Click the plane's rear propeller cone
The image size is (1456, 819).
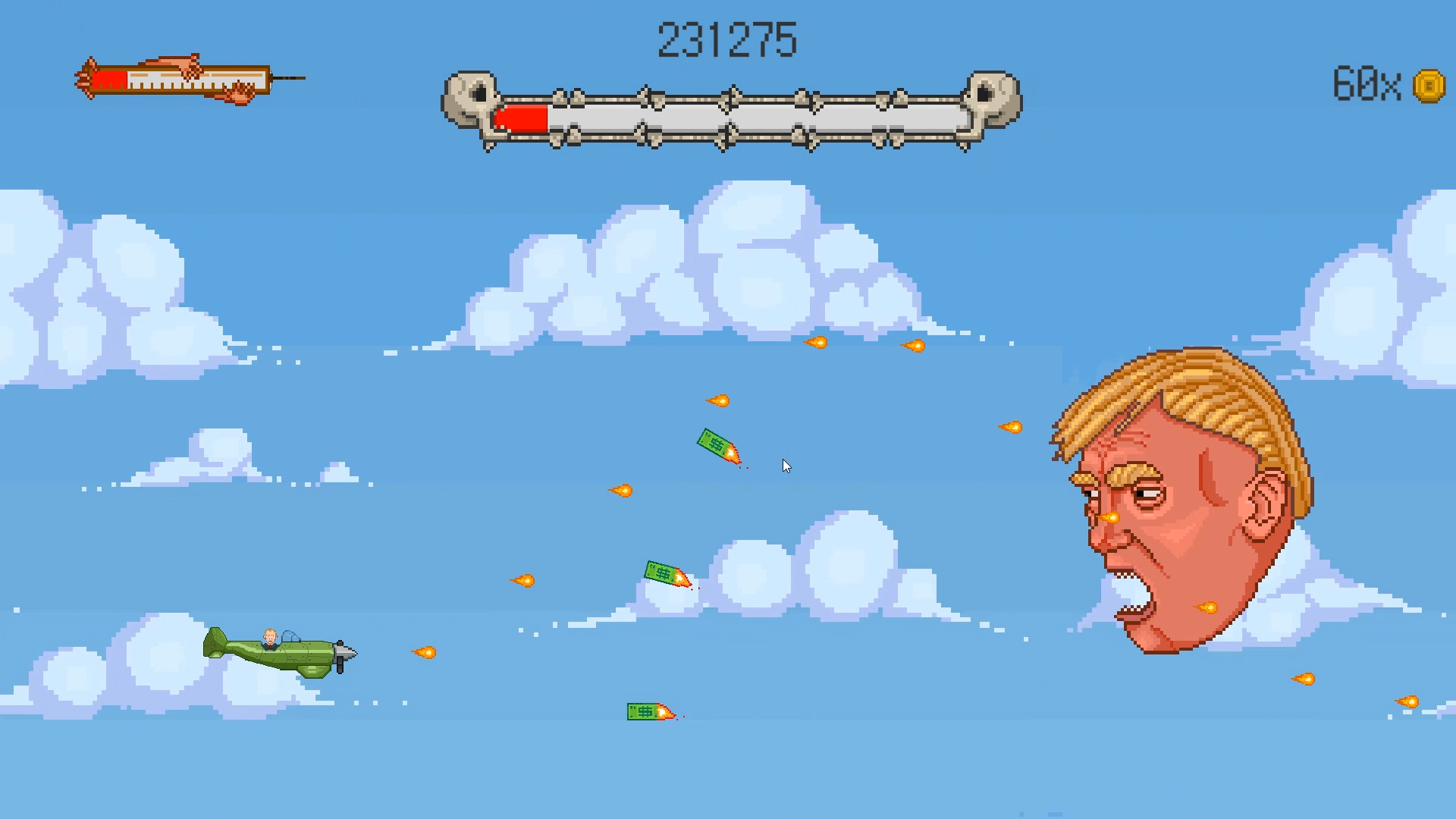(x=347, y=654)
